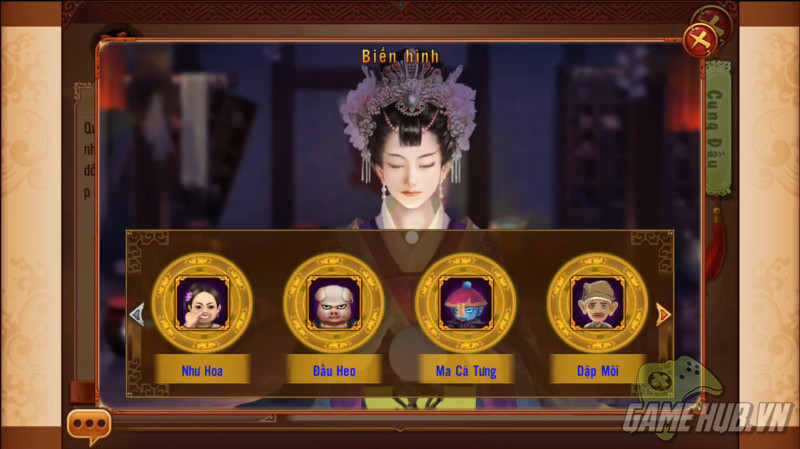
Task: Show next transformations with right arrow
Action: coord(662,314)
